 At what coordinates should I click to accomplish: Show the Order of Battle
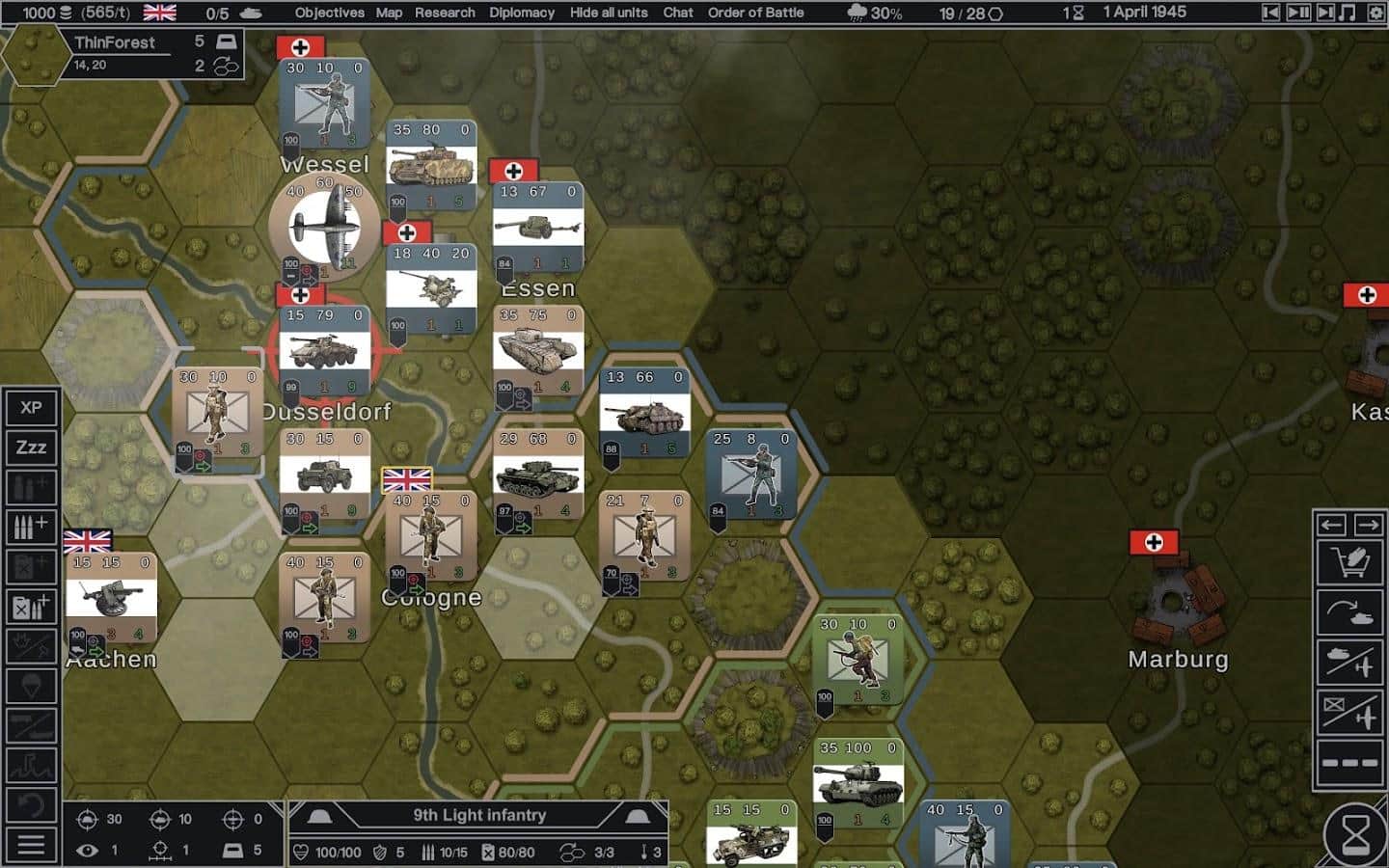756,13
